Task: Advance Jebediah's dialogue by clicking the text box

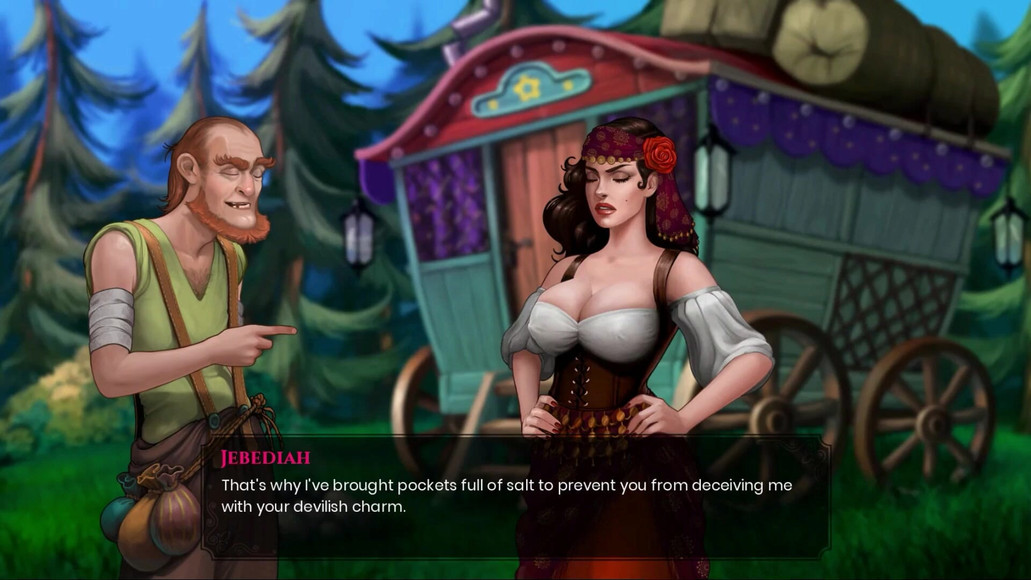Action: [x=515, y=496]
